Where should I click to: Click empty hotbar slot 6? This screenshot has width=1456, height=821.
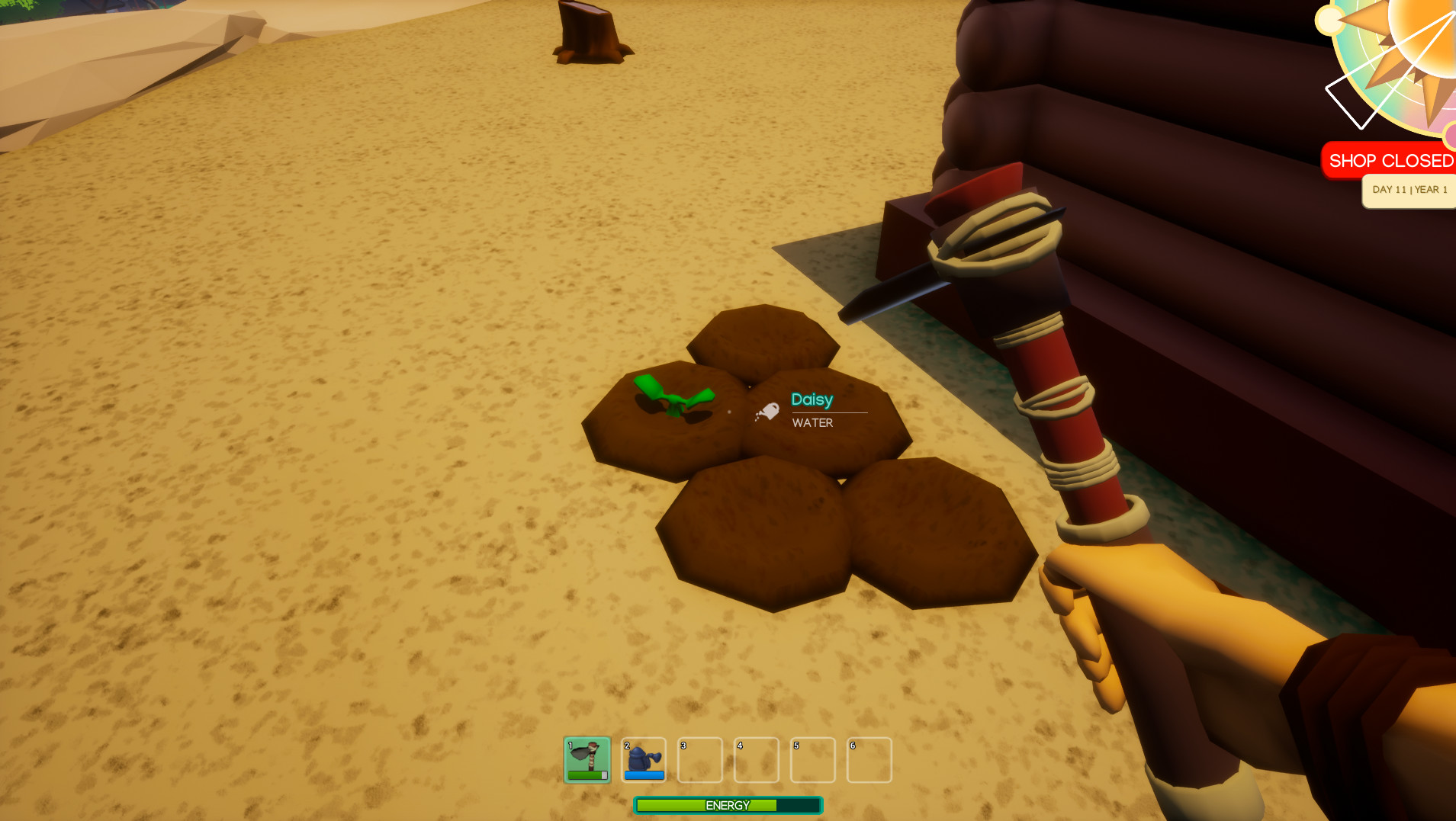click(x=870, y=759)
